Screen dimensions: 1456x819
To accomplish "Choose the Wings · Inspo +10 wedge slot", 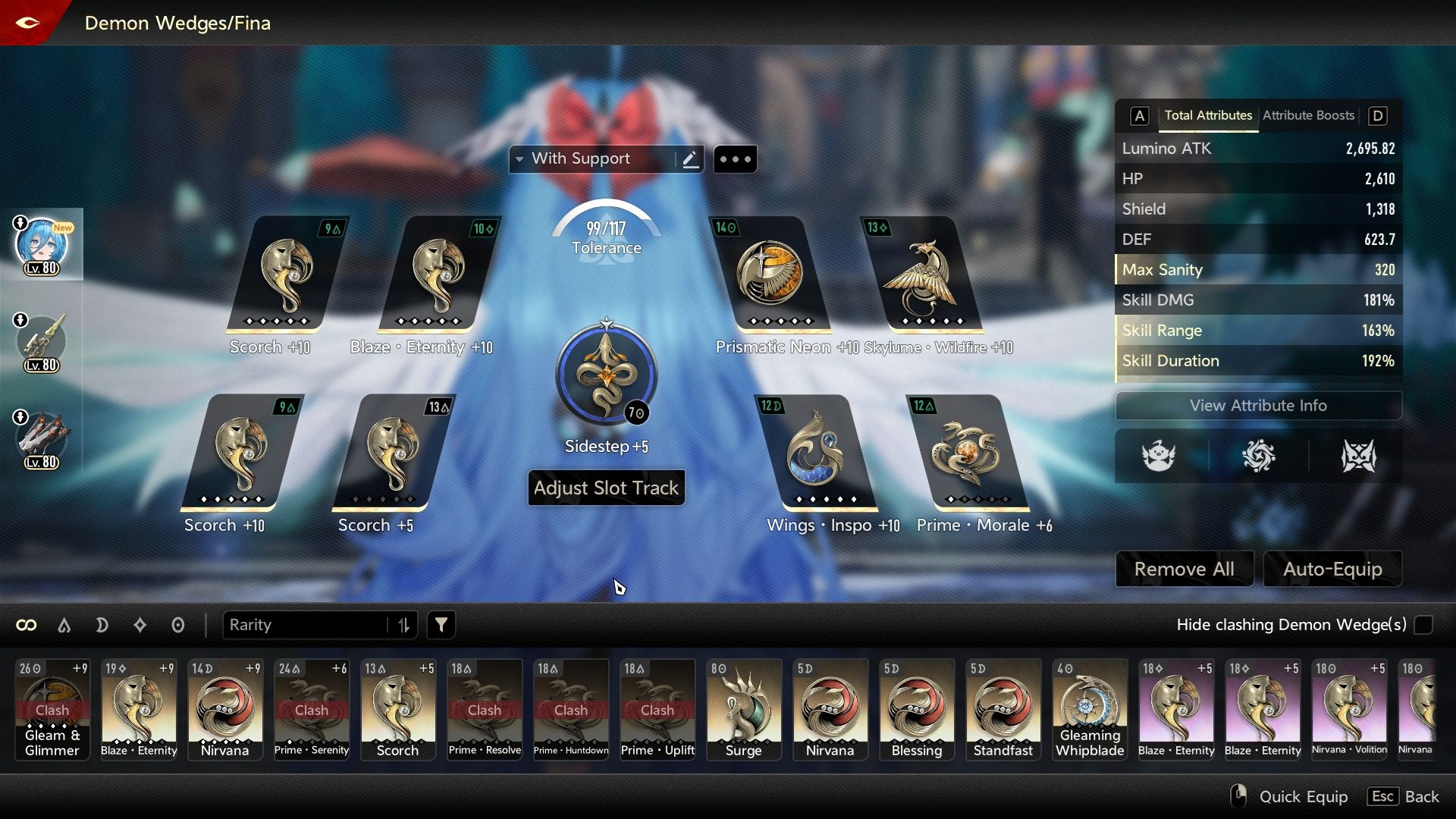I will (x=815, y=453).
